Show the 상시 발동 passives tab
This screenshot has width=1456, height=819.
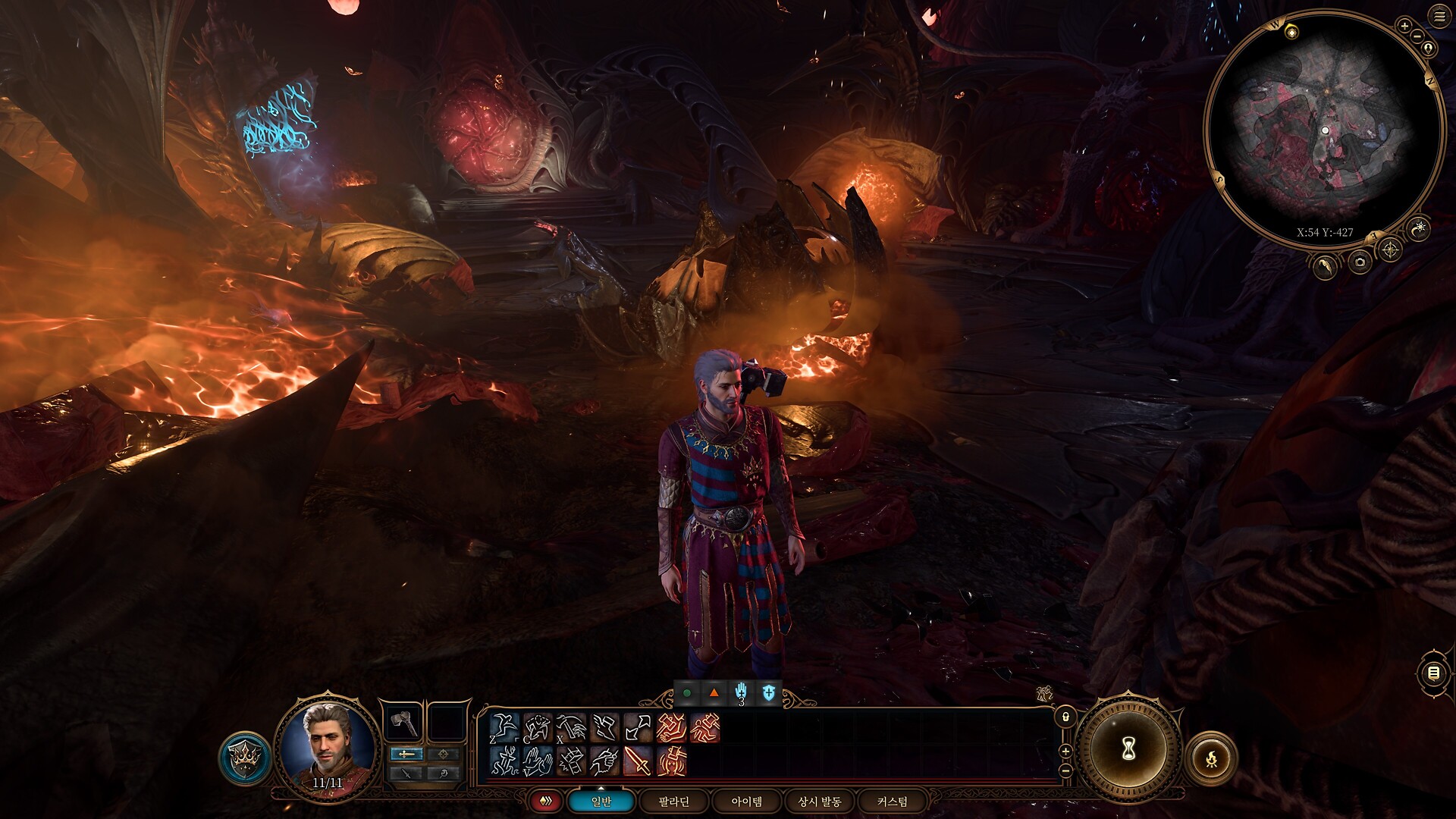(x=820, y=801)
